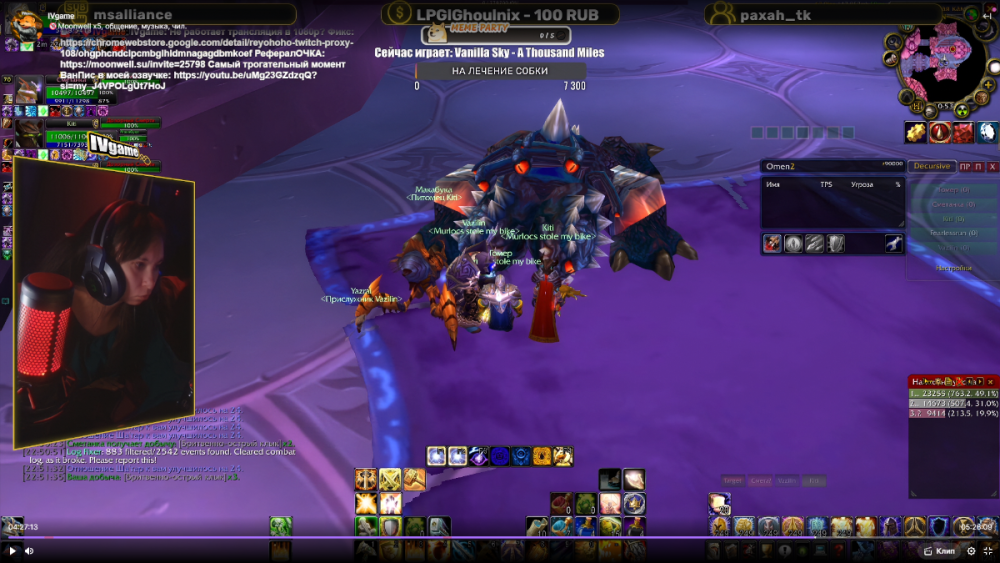
Task: Toggle the video player volume
Action: 29,550
